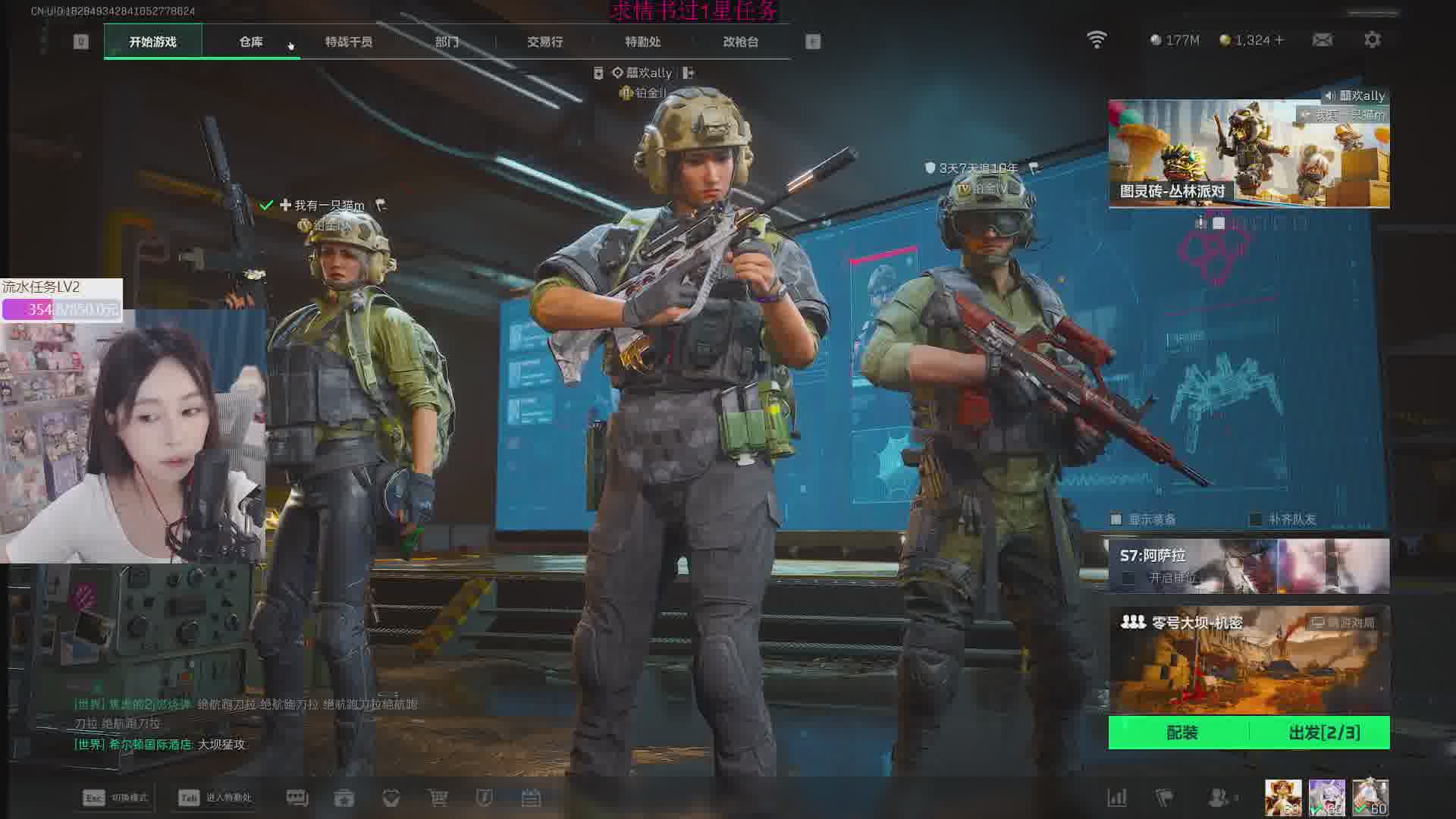Click the 出发[2/3] deploy button

pyautogui.click(x=1323, y=733)
